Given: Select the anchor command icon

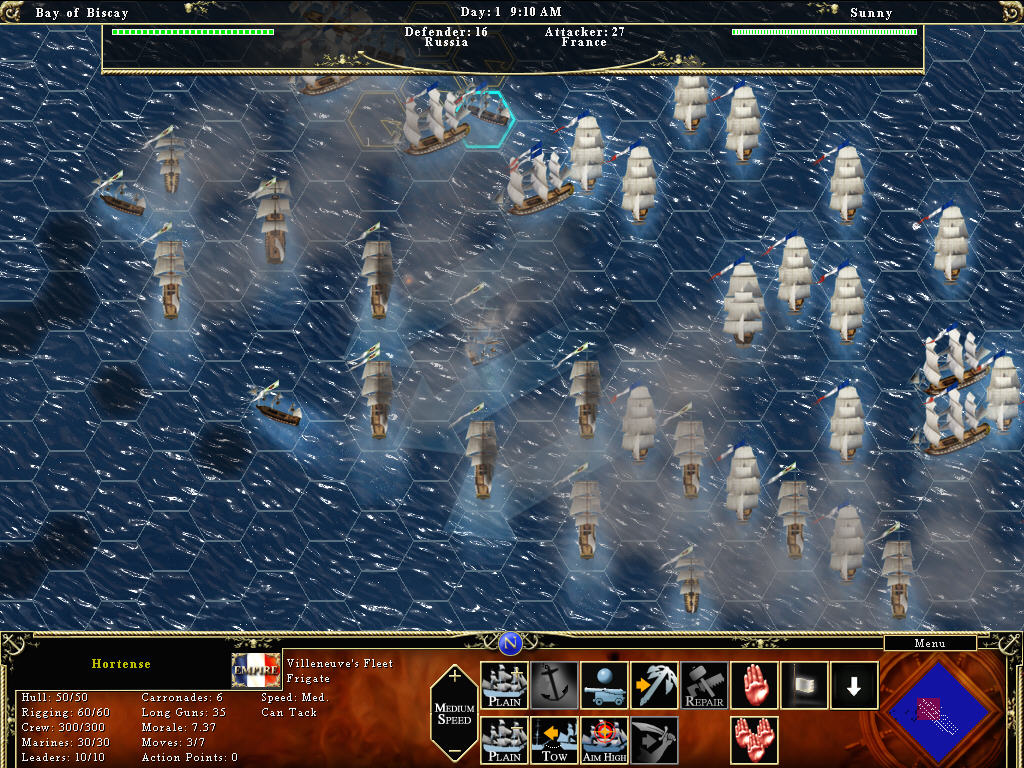Looking at the screenshot, I should pyautogui.click(x=554, y=686).
